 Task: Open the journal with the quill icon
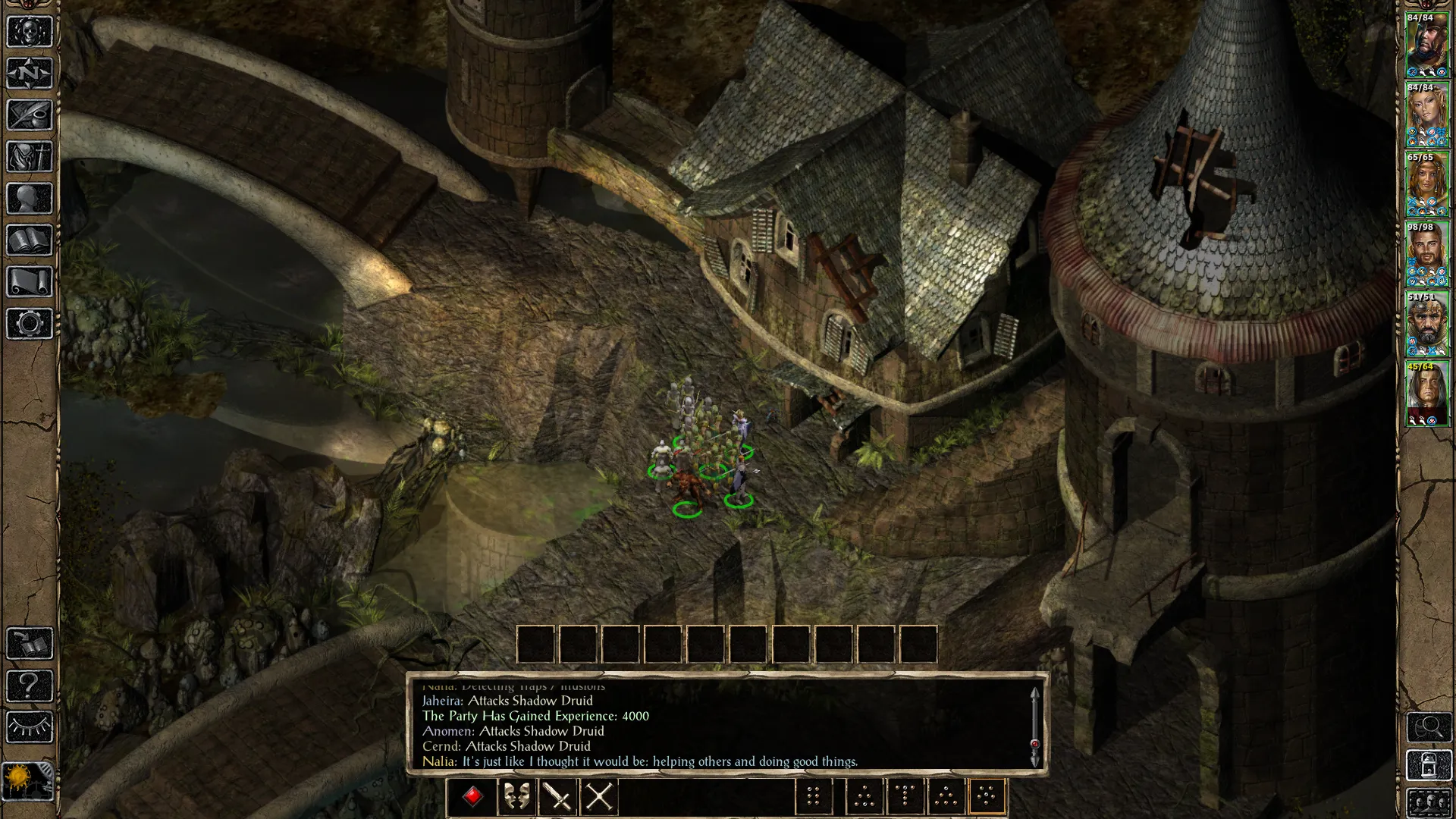coord(30,115)
